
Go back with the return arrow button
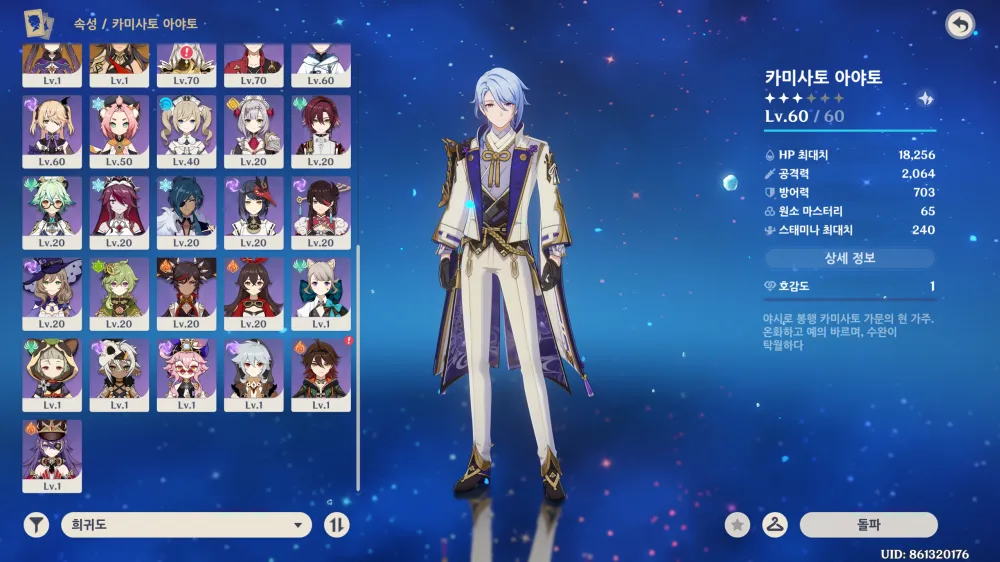click(960, 25)
